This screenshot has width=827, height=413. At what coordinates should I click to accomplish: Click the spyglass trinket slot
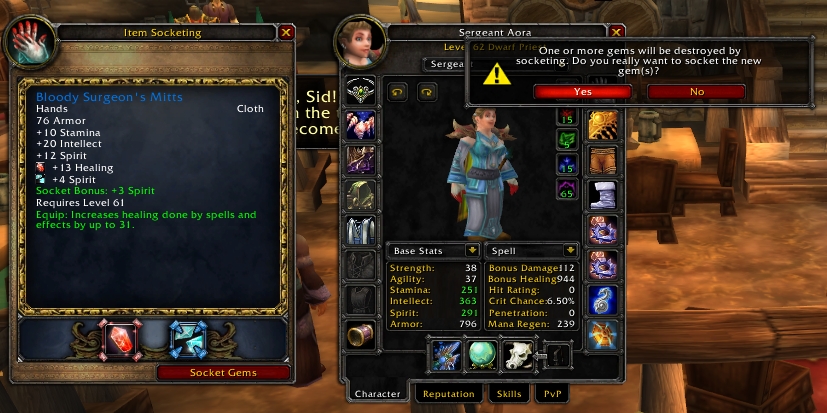coord(360,336)
